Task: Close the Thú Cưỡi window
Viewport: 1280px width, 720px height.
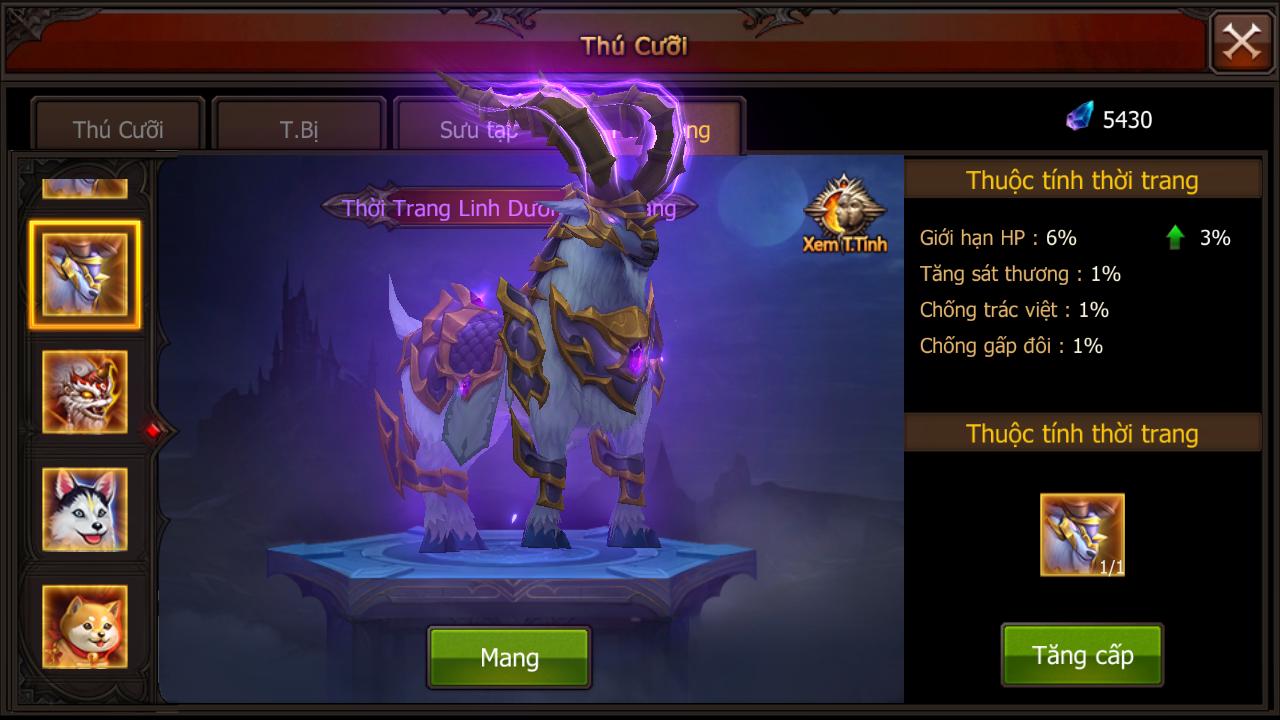Action: click(1240, 42)
